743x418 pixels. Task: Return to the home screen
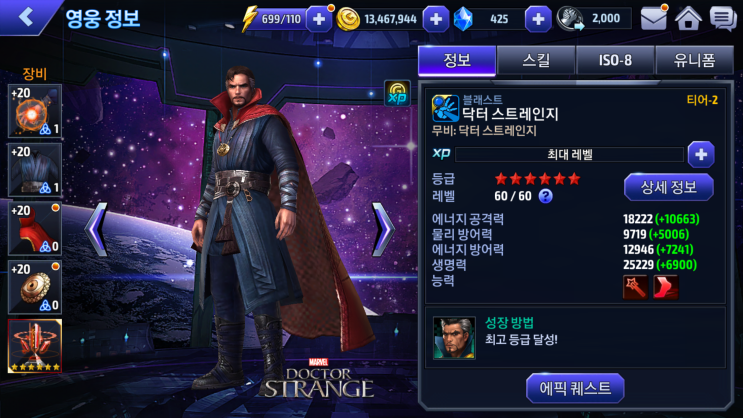click(x=688, y=18)
